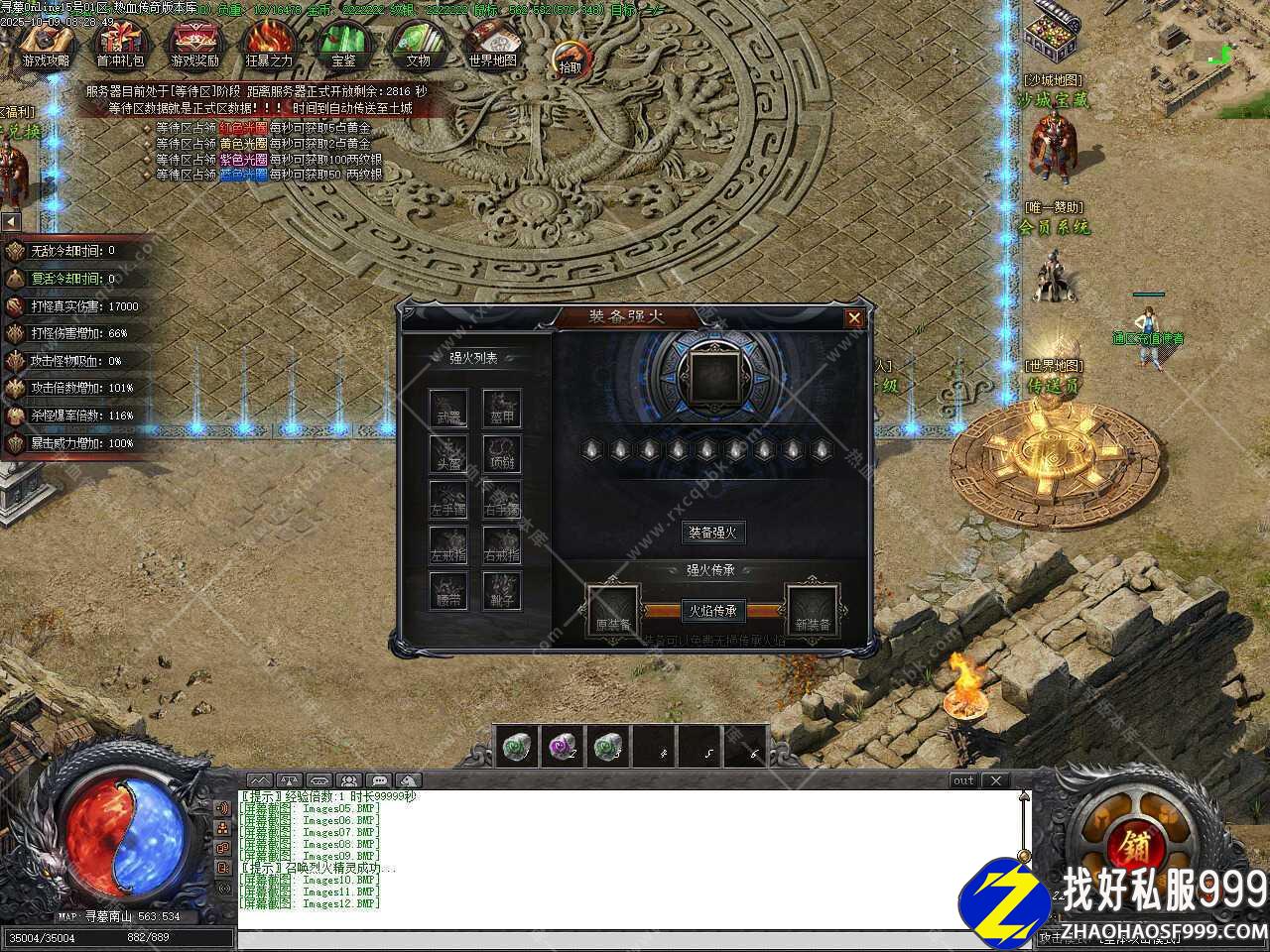Show the 游戏奖励 rewards menu
Viewport: 1270px width, 952px height.
[194, 45]
